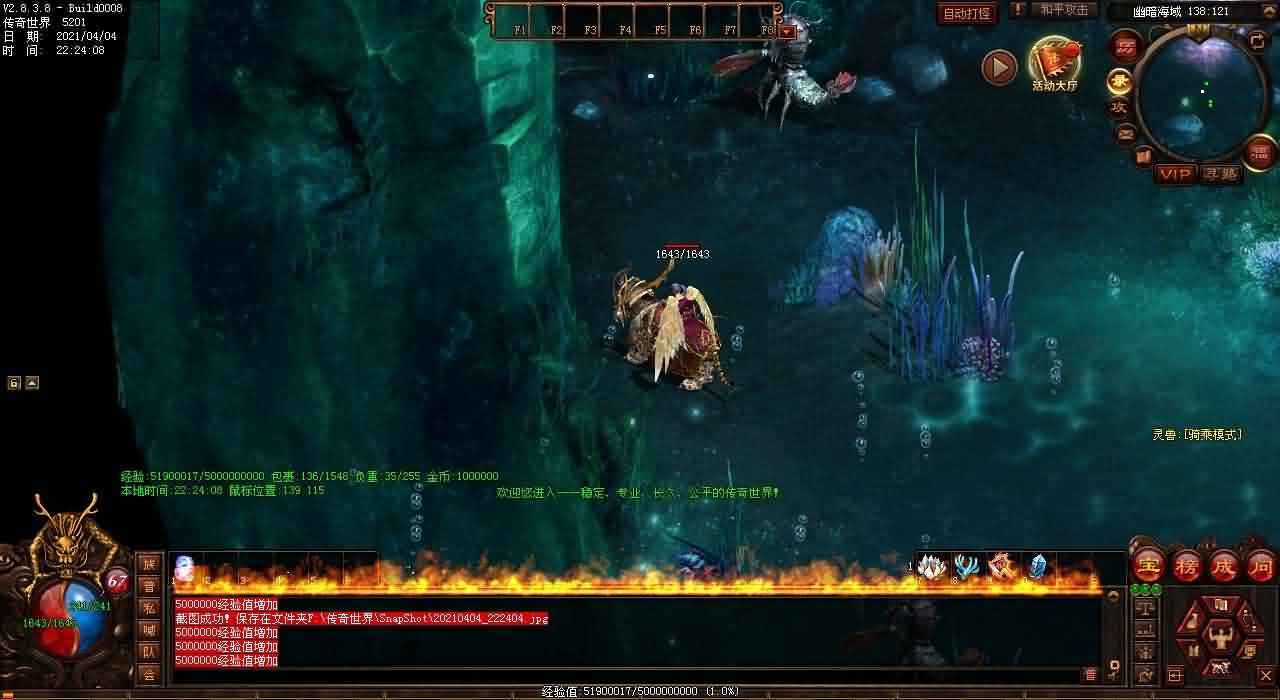This screenshot has width=1280, height=700.
Task: Open the mail envelope icon
Action: pyautogui.click(x=1126, y=133)
